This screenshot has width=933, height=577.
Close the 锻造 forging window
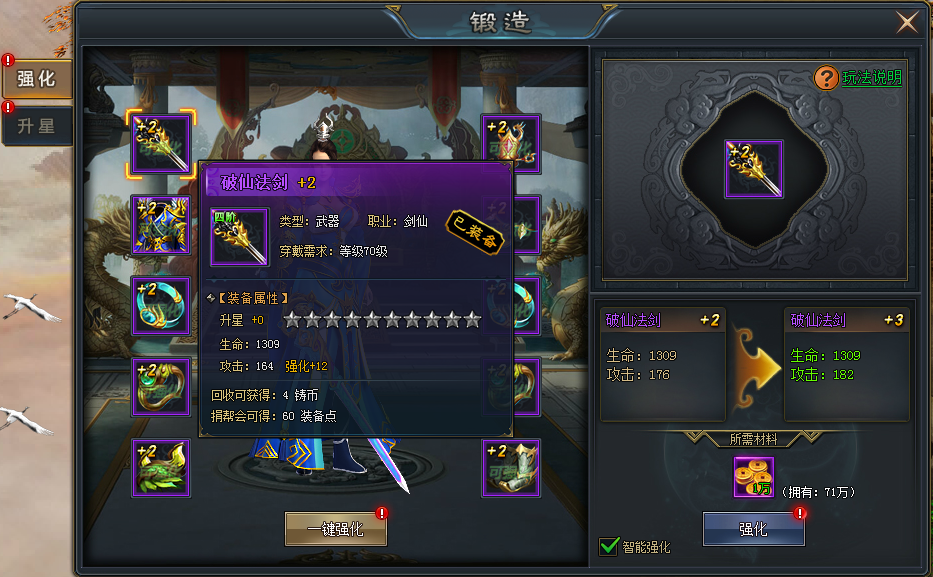[907, 22]
